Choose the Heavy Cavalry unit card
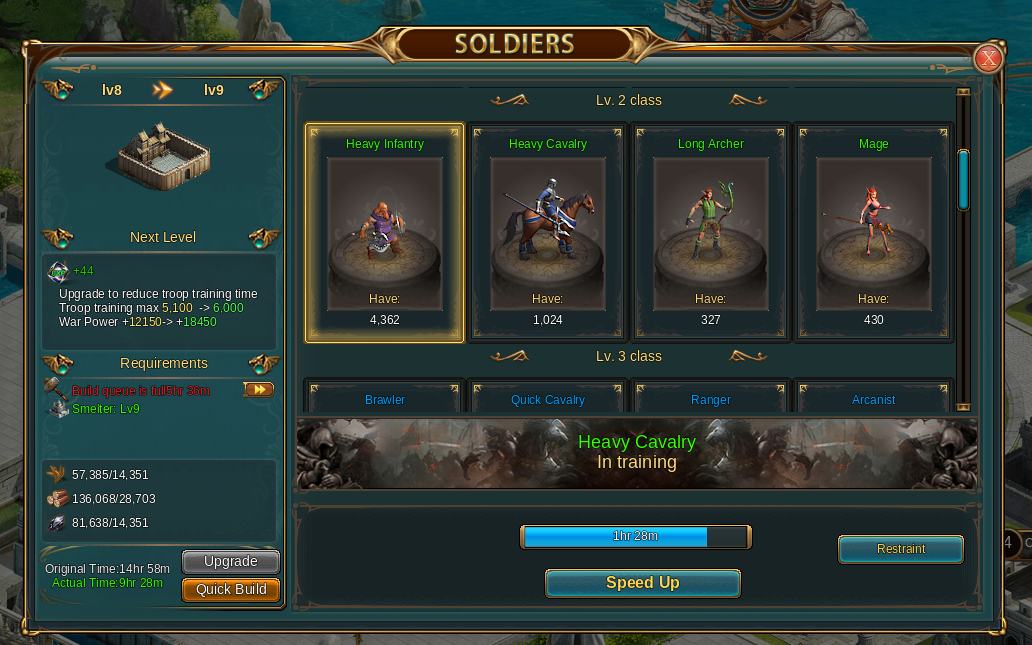This screenshot has height=645, width=1032. 548,232
